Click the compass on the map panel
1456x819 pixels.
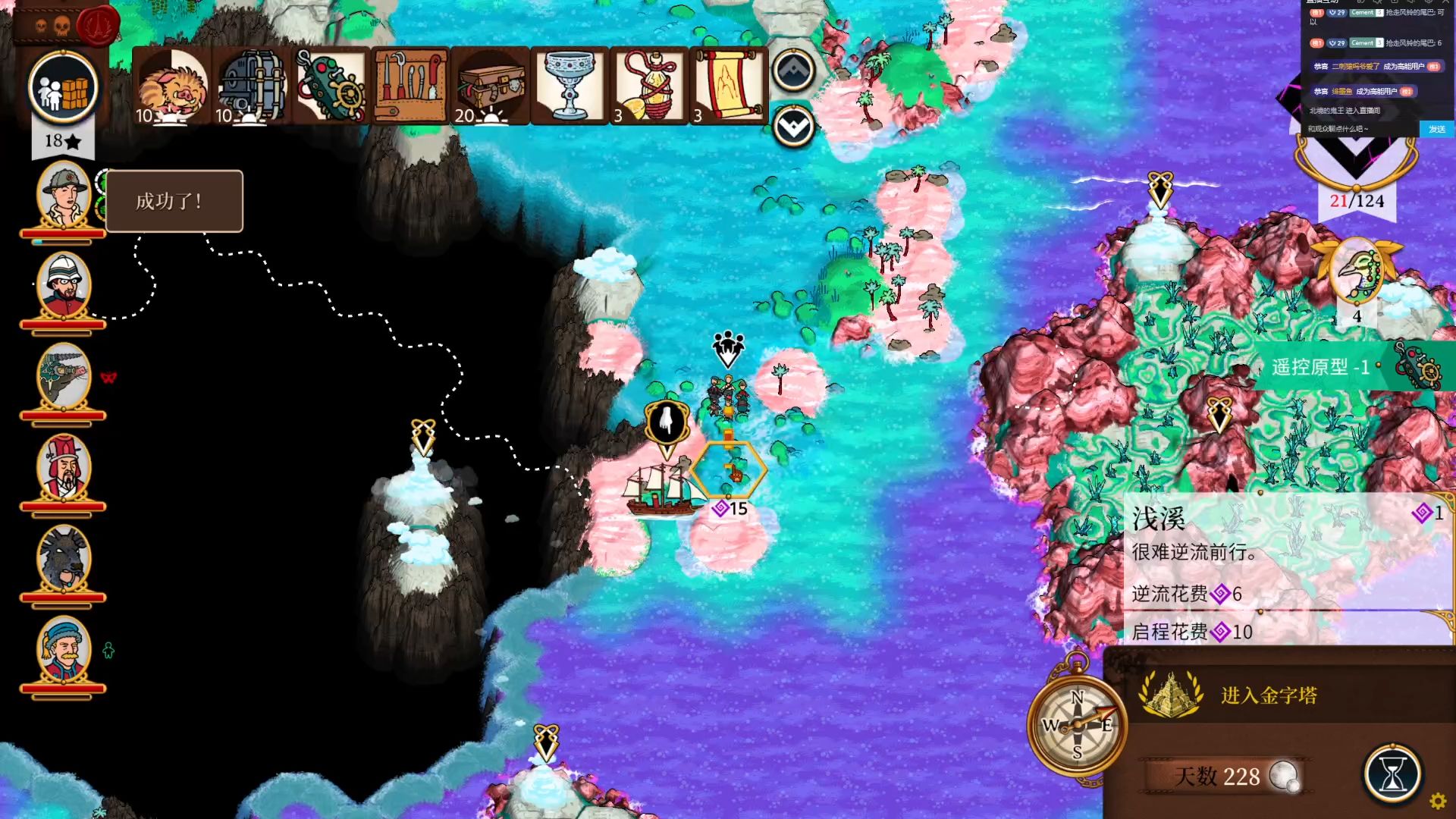1077,725
